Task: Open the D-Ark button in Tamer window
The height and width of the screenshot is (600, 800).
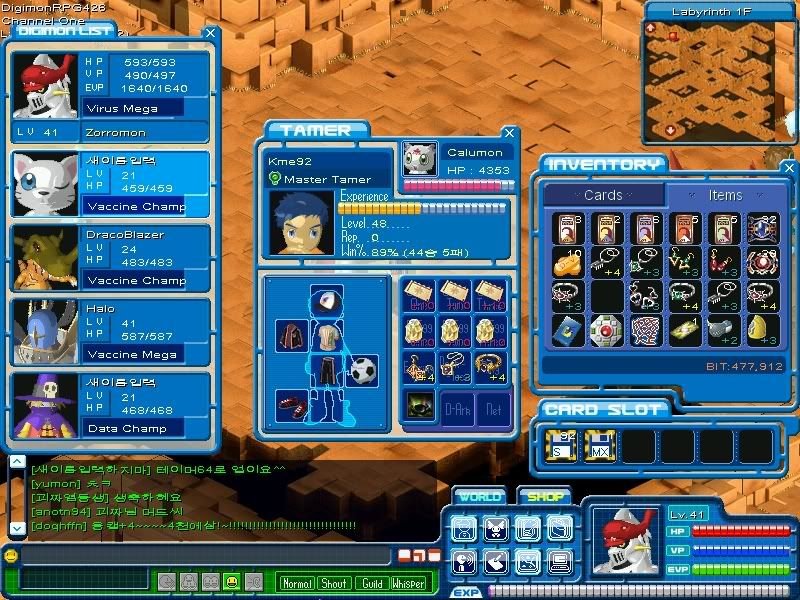Action: coord(458,408)
